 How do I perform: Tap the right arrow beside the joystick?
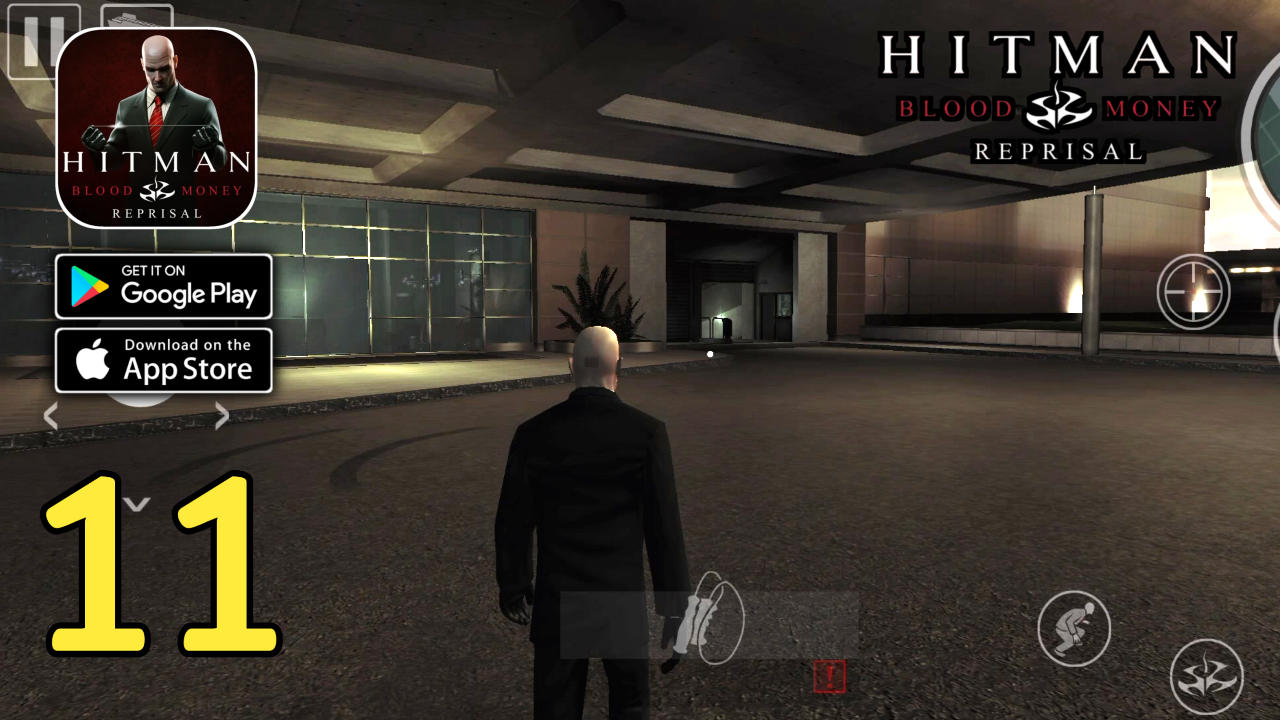click(x=222, y=415)
